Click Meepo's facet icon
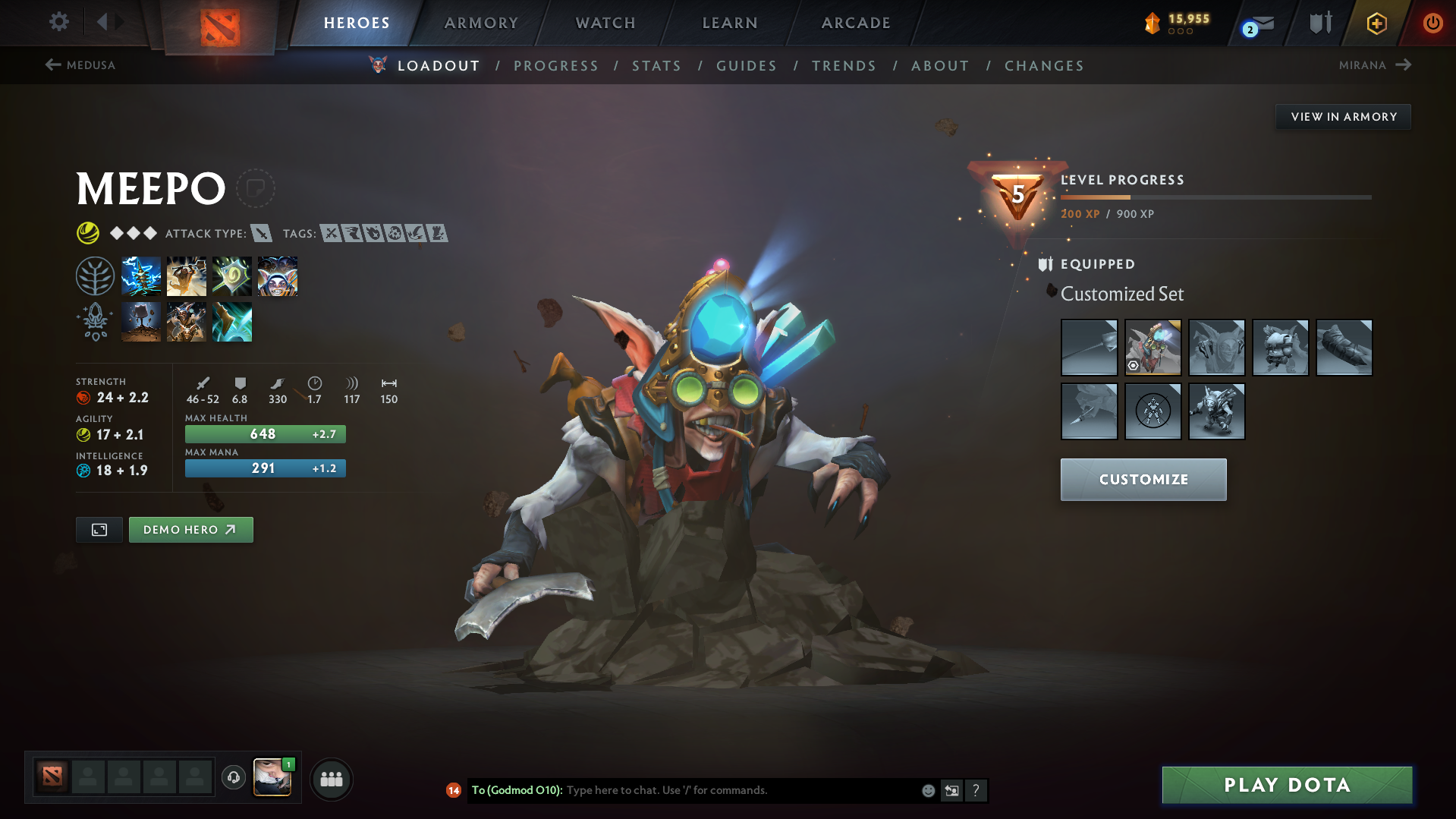 [x=94, y=321]
